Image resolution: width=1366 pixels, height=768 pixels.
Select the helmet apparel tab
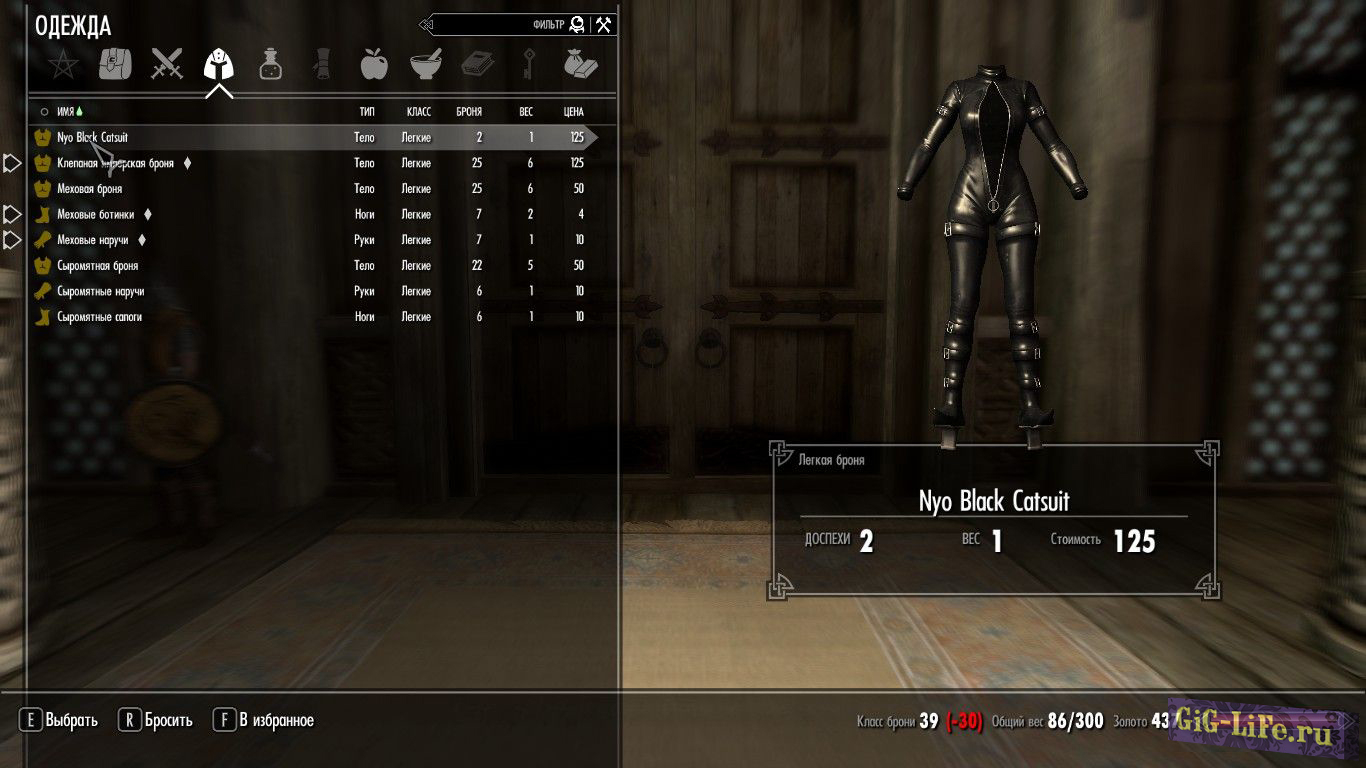218,66
